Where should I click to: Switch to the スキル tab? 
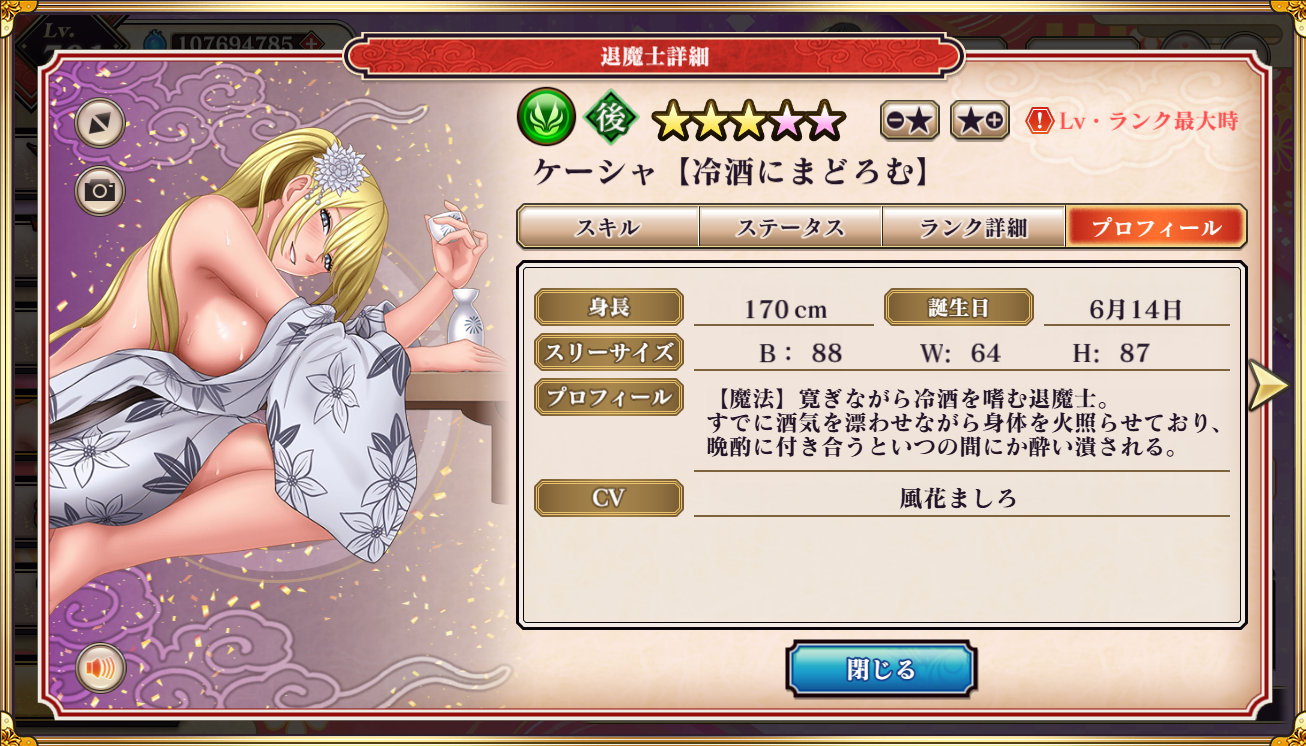607,227
